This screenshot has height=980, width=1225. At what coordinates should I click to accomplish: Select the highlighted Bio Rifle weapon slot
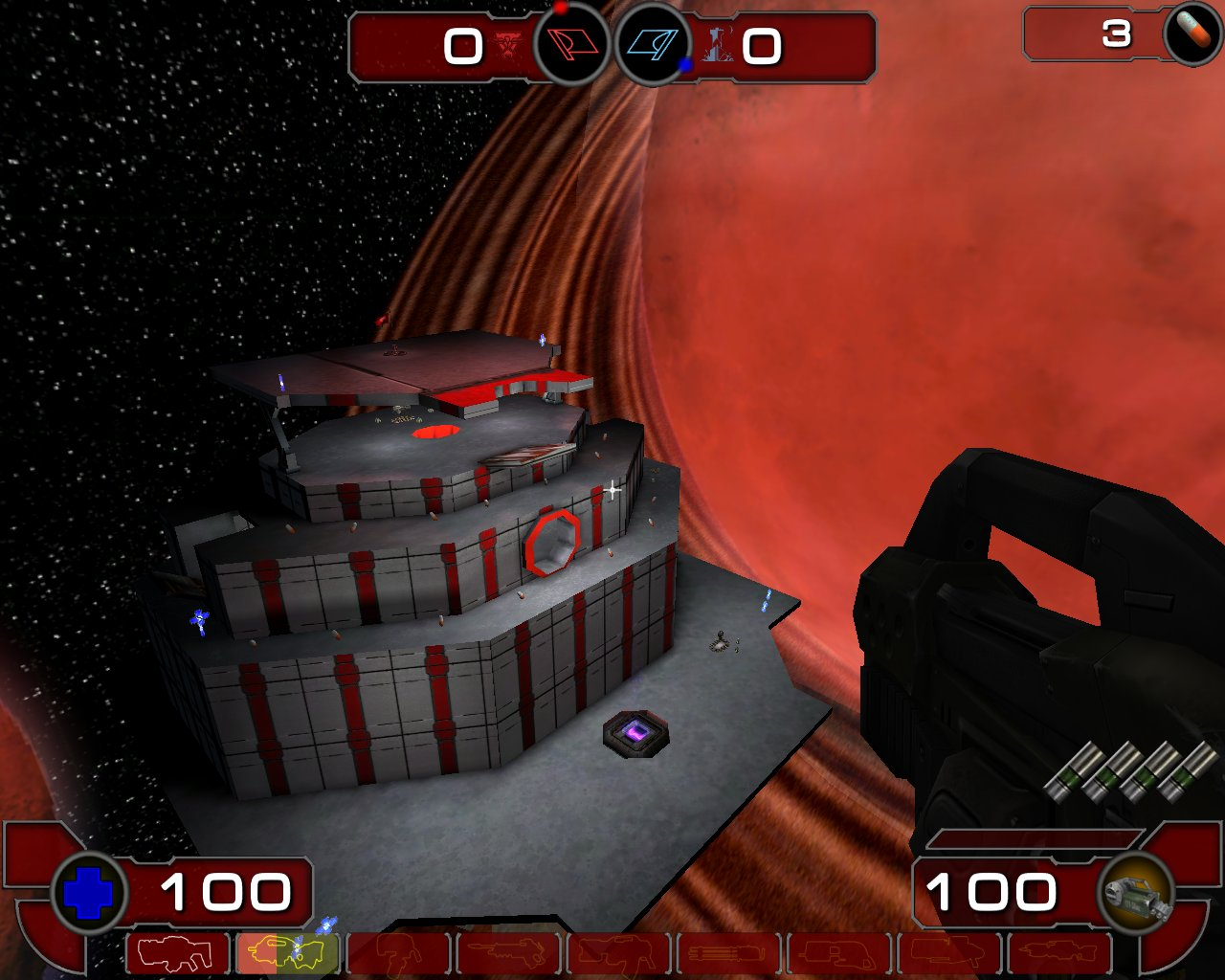288,952
